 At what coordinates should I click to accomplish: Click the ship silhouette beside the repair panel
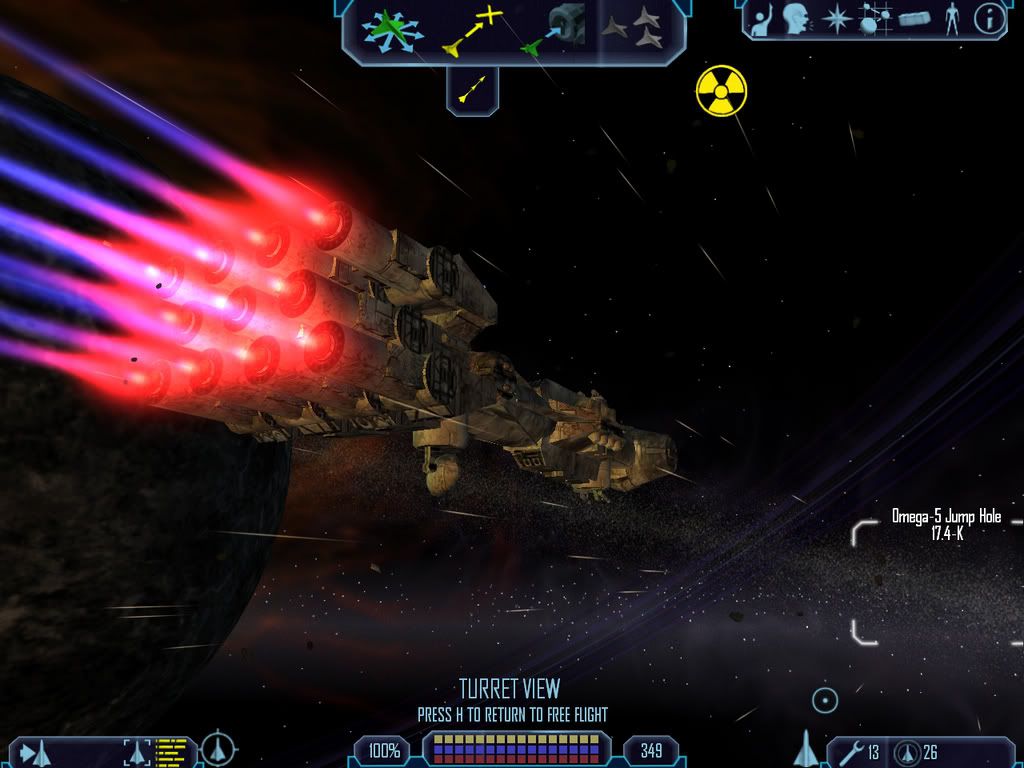tap(806, 748)
